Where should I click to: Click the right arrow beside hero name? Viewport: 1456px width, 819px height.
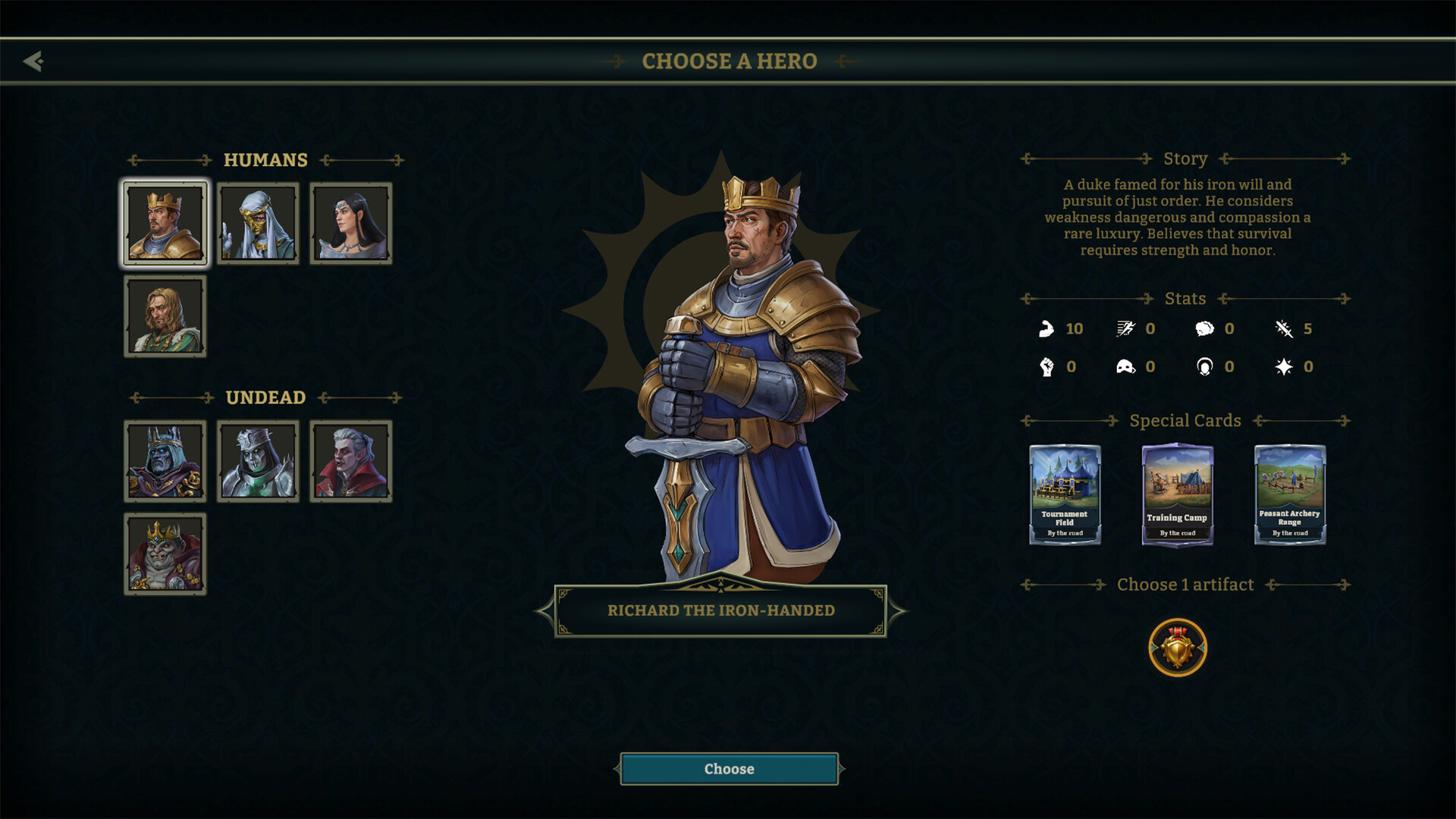pyautogui.click(x=898, y=610)
